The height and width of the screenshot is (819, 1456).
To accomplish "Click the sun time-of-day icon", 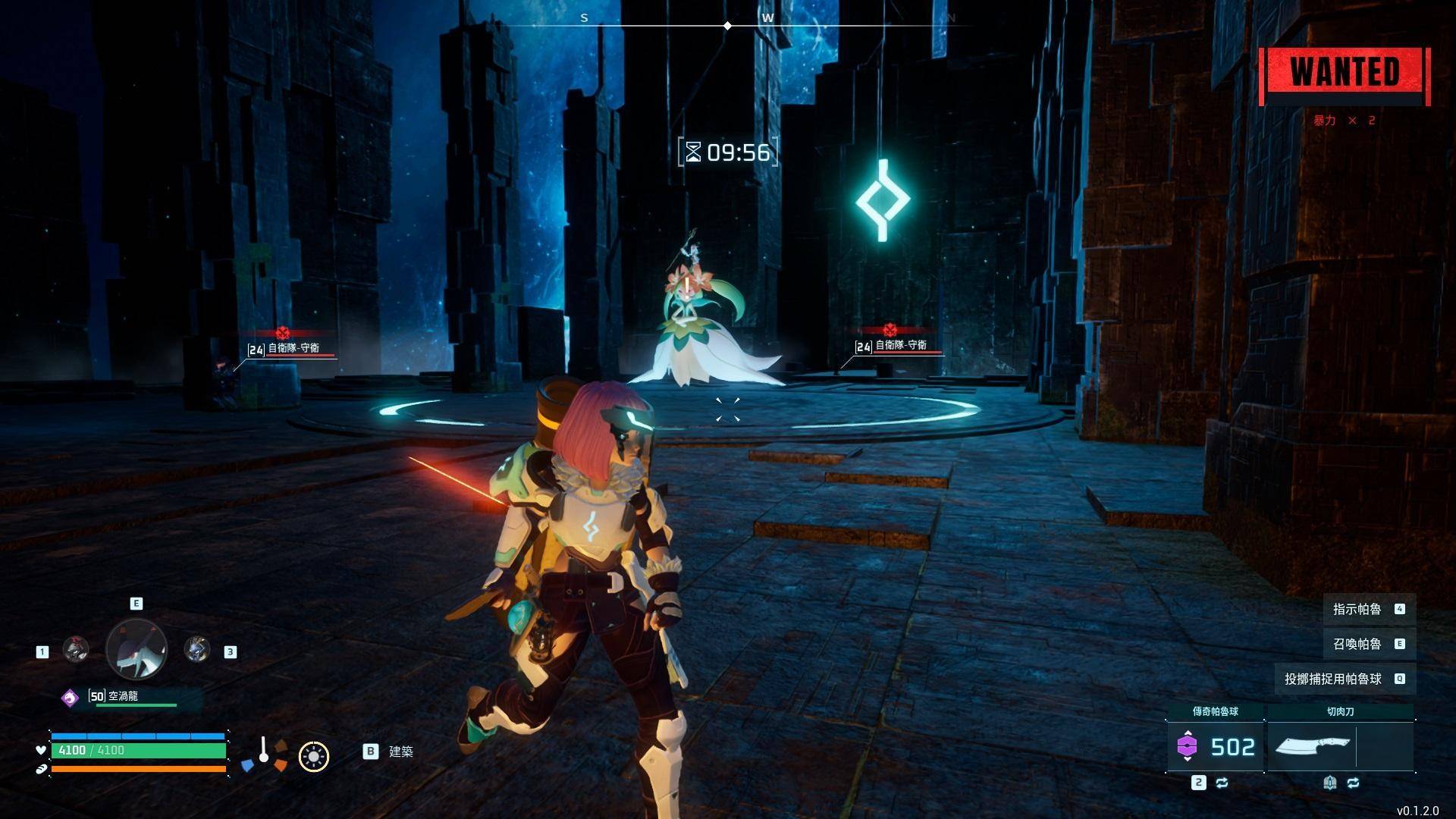I will (x=313, y=756).
